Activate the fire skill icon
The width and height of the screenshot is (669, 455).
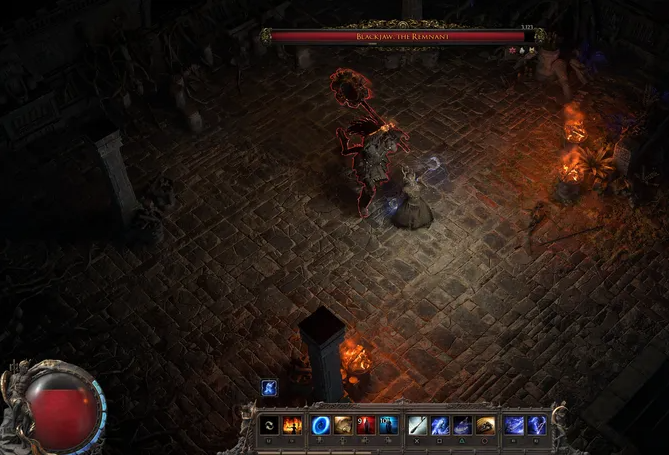292,425
